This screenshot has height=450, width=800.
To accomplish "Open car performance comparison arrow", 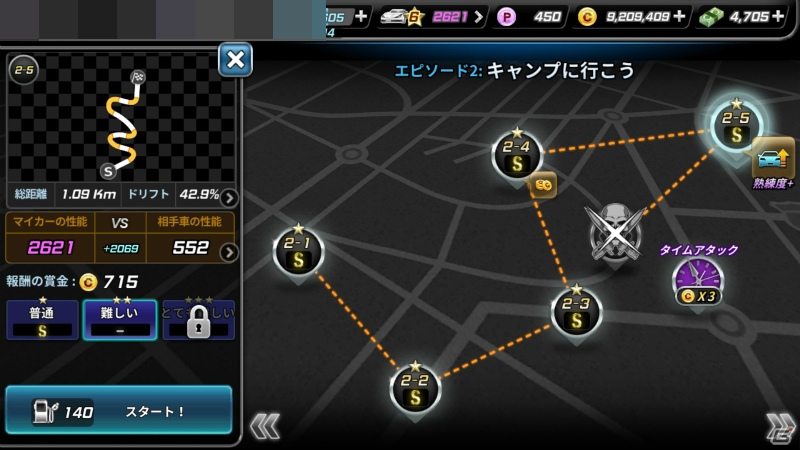I will (229, 251).
